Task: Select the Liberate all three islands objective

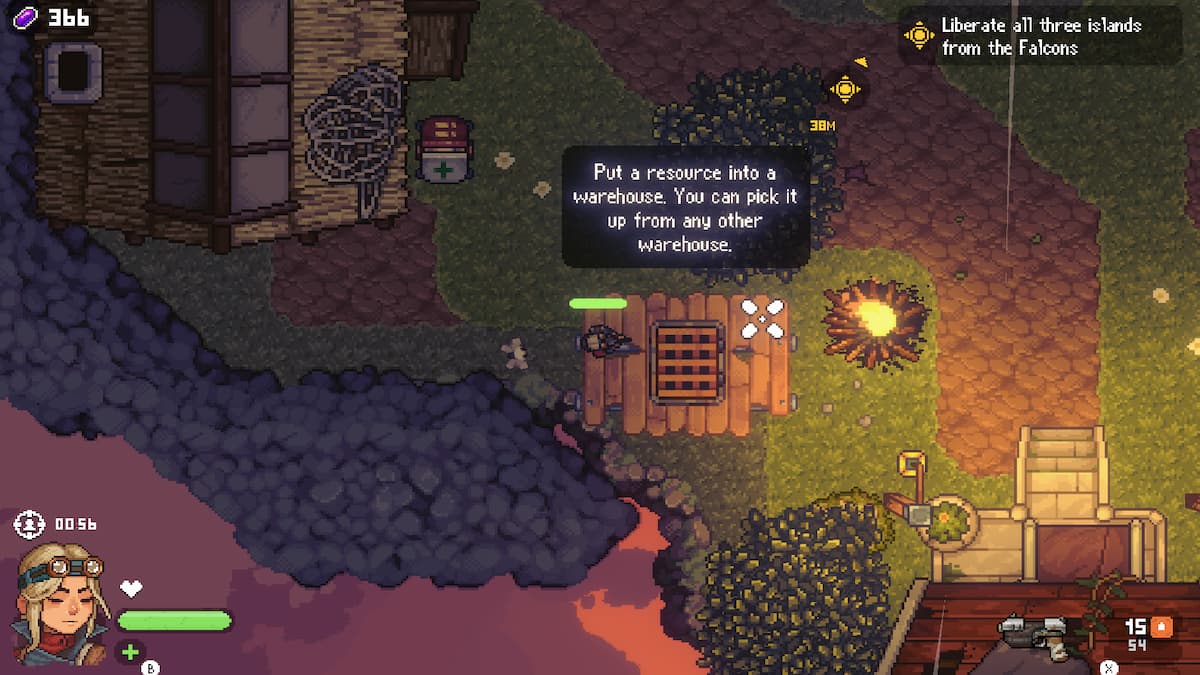Action: coord(1040,36)
